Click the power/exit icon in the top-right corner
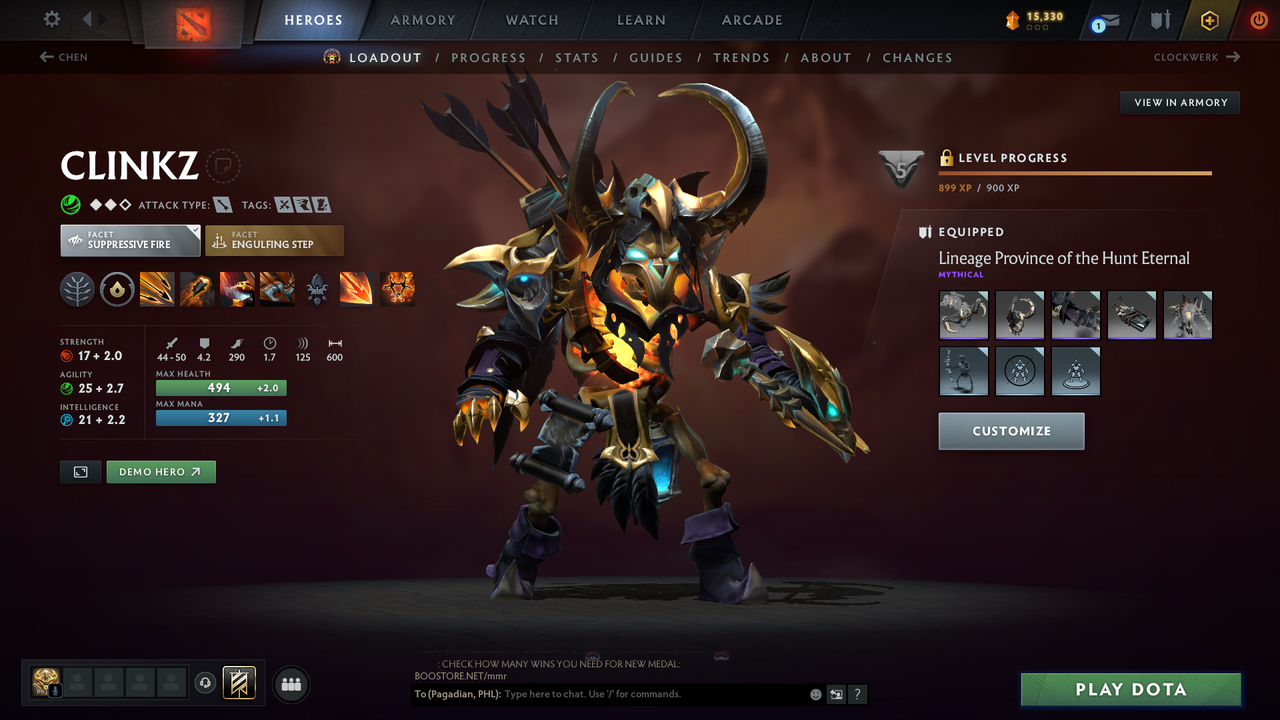The height and width of the screenshot is (720, 1280). [1258, 20]
